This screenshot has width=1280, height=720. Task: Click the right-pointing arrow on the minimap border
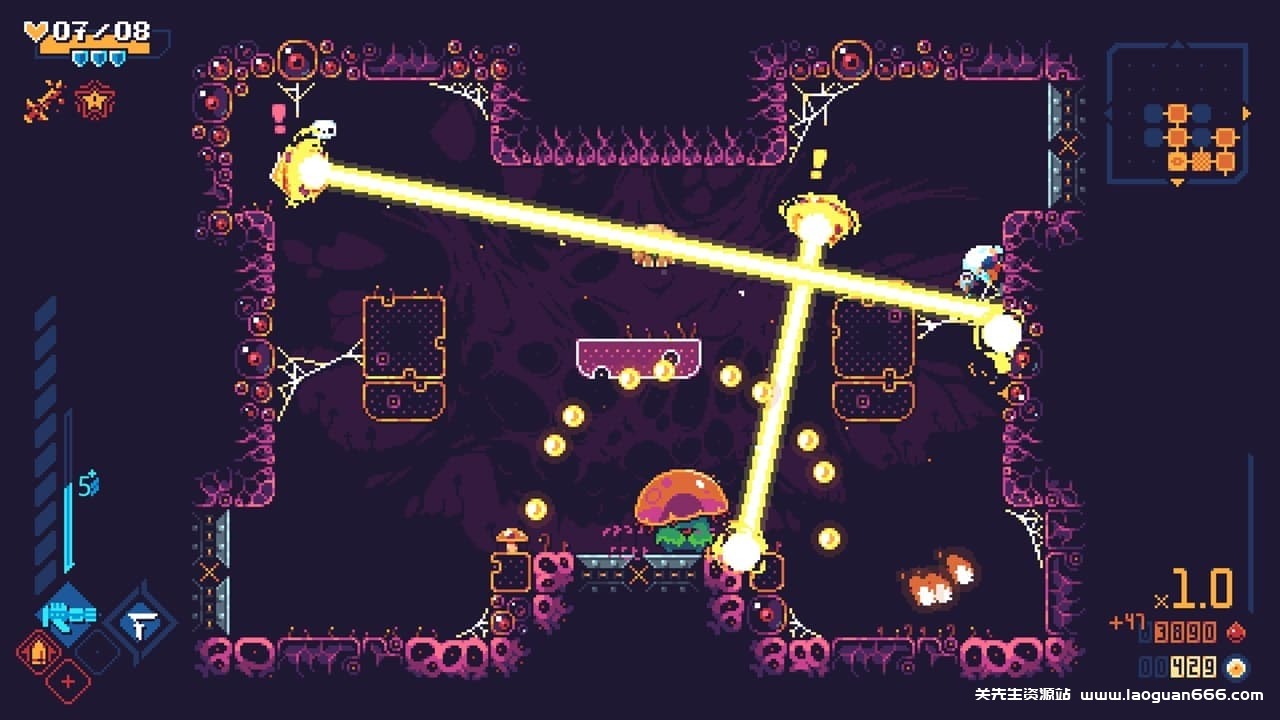pos(1246,112)
